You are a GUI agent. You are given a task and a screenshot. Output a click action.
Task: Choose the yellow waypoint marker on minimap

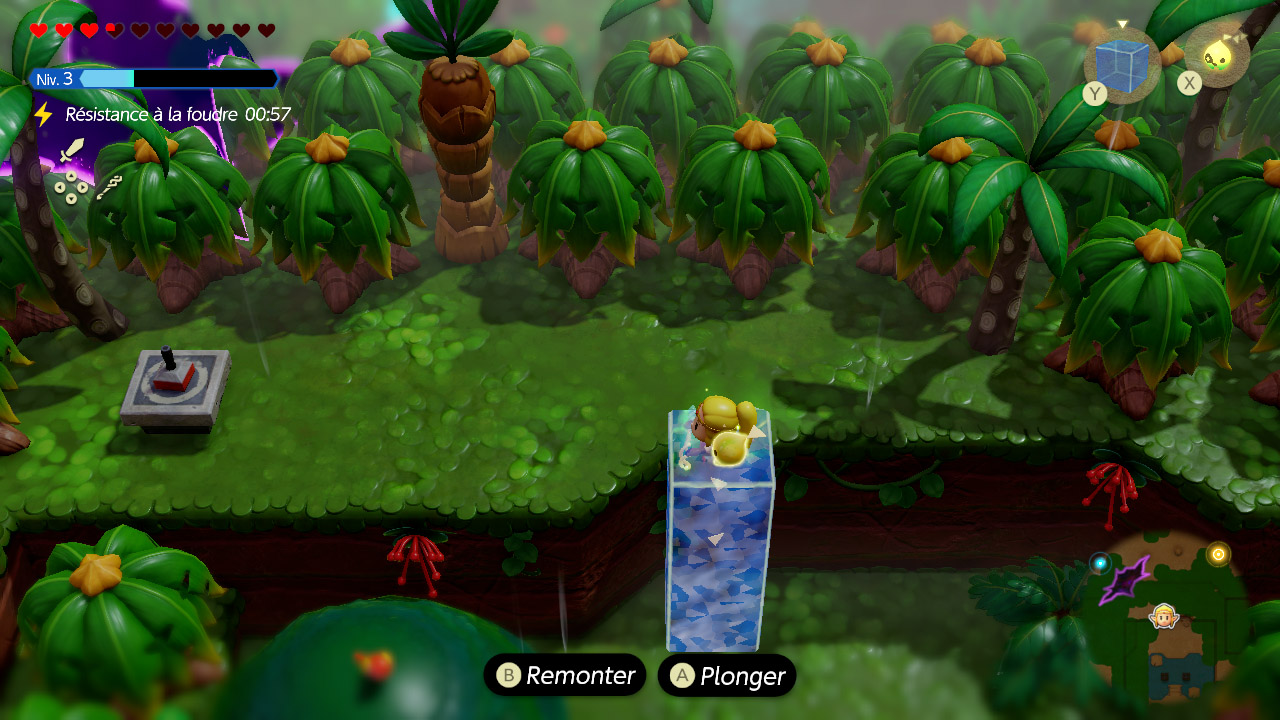coord(1217,554)
